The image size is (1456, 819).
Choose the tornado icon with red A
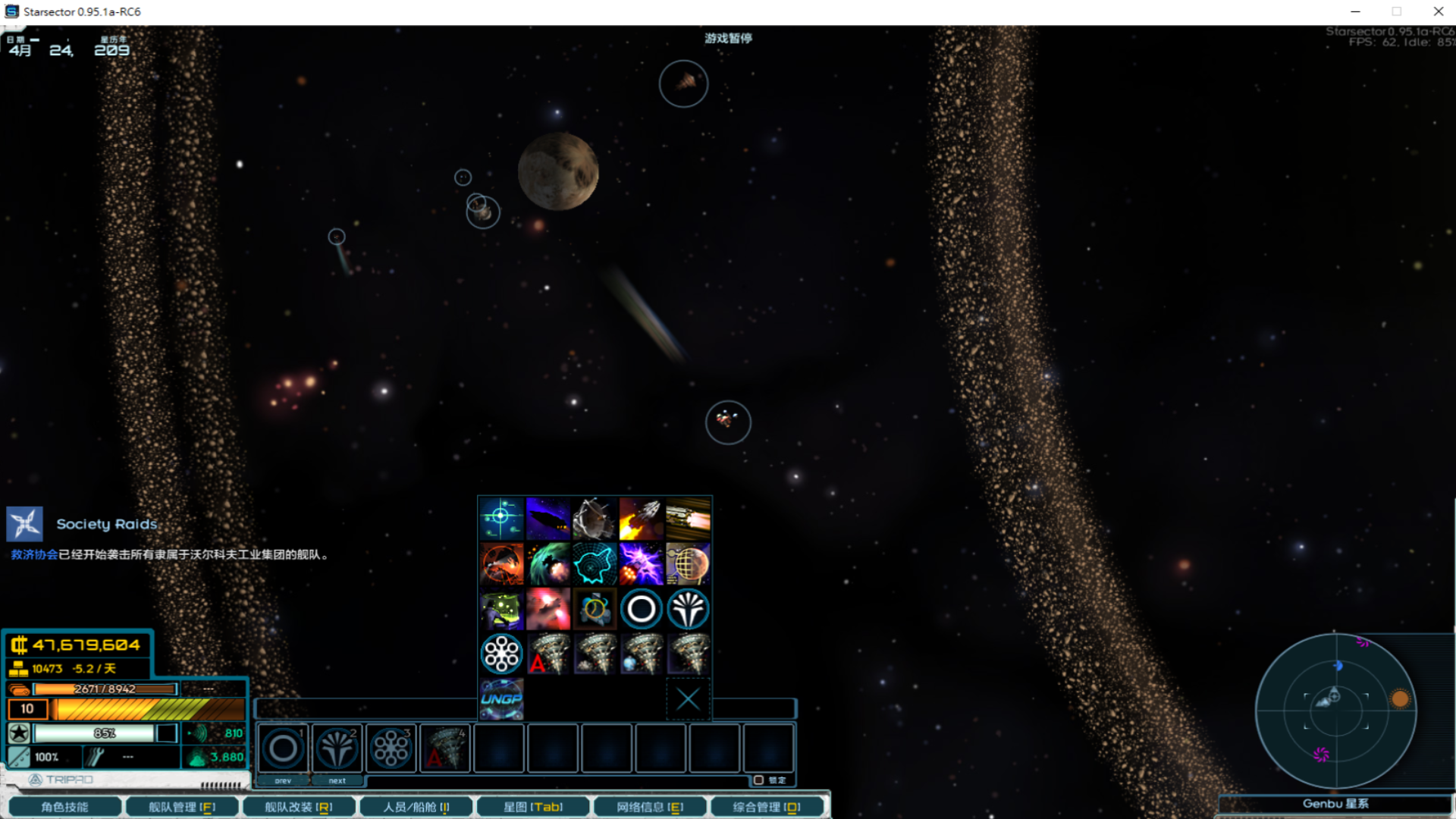coord(548,654)
